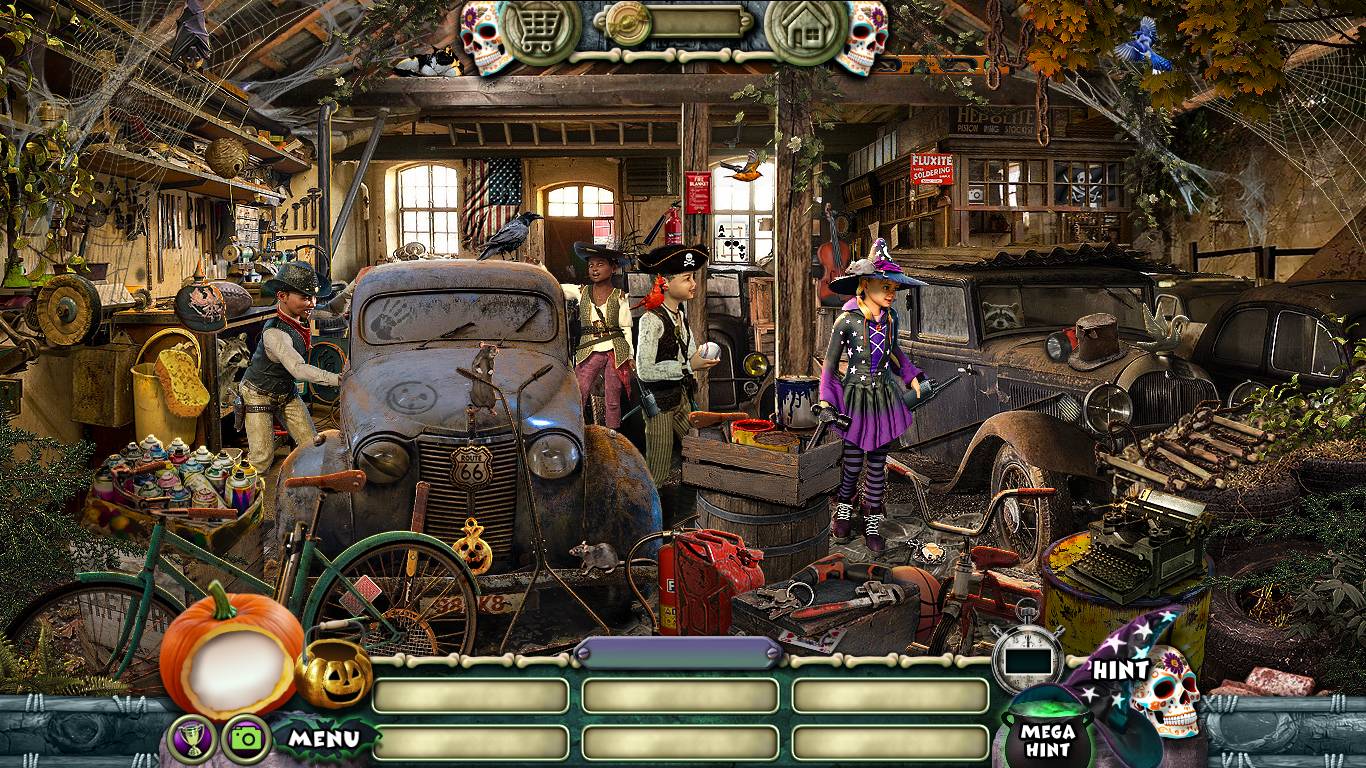Select the golden jack-o-lantern icon
This screenshot has height=768, width=1366.
(333, 673)
